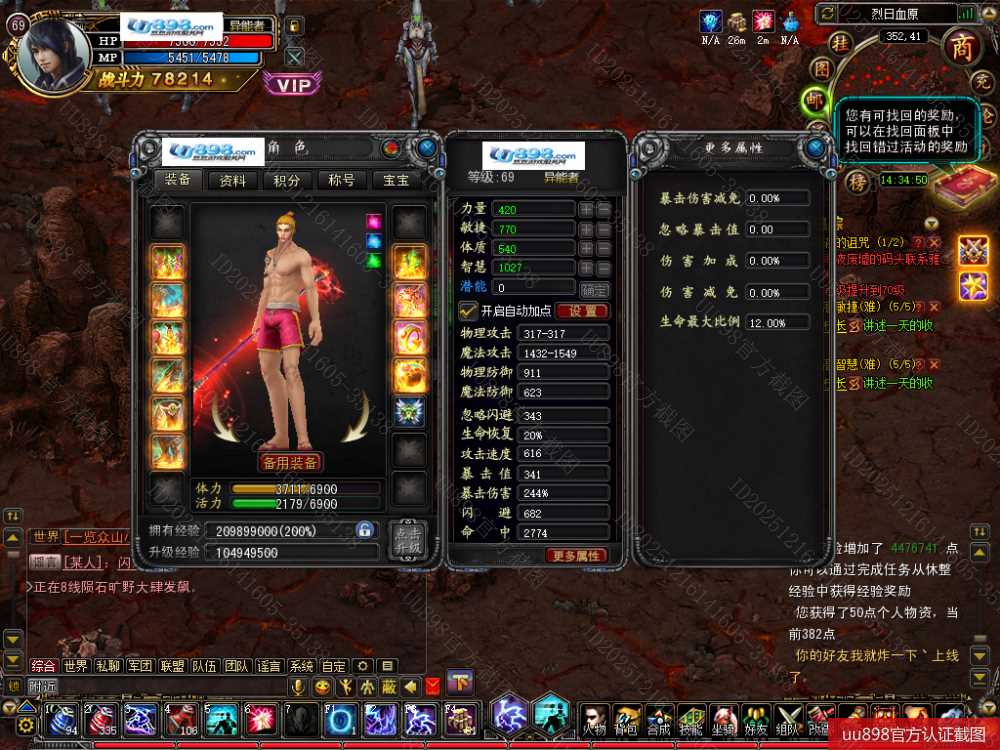
Task: Open the 技能 skills menu icon
Action: (x=690, y=719)
